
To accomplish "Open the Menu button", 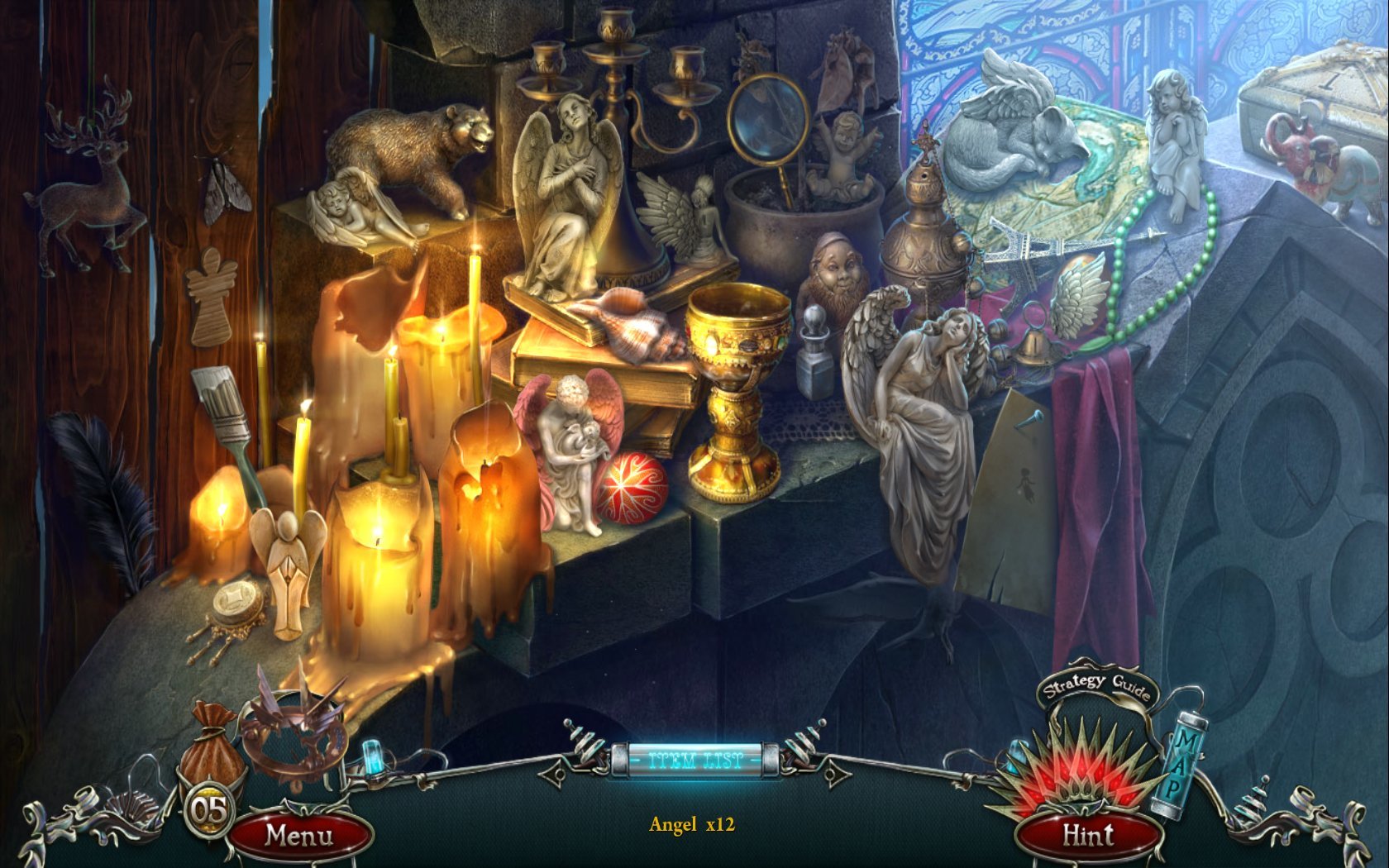I will [298, 836].
